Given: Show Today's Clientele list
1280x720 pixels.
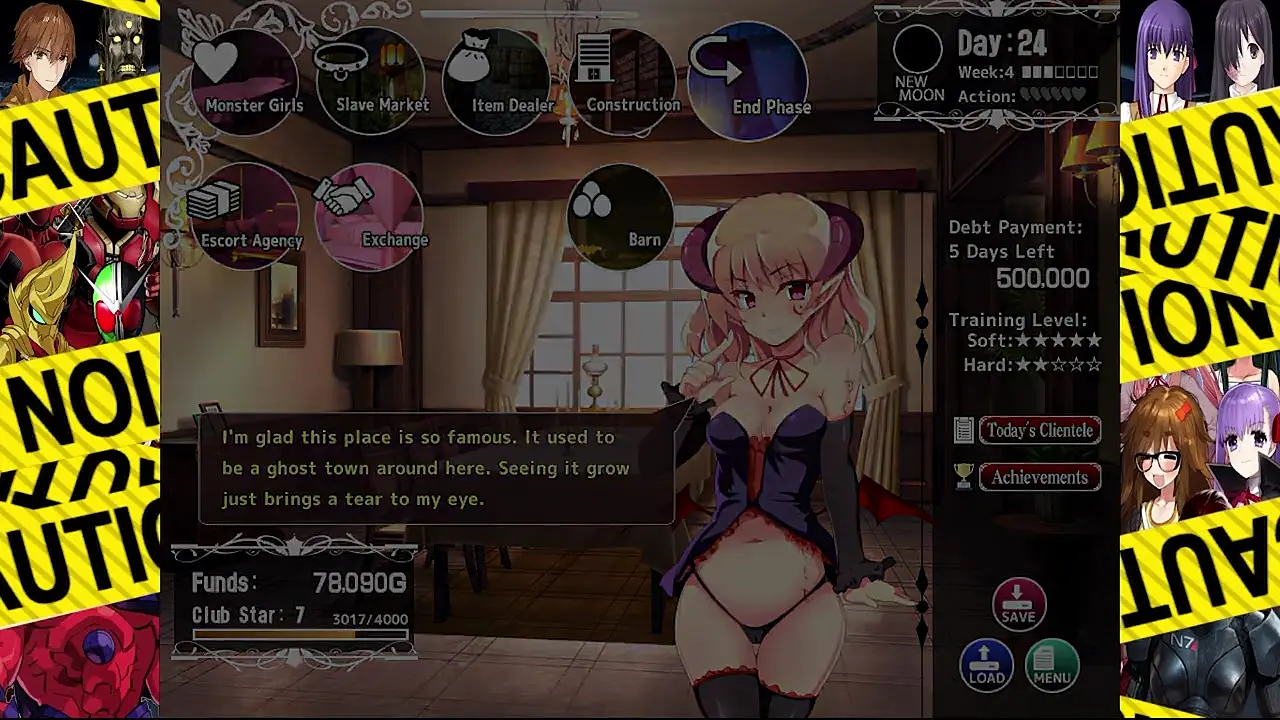Looking at the screenshot, I should [1039, 430].
